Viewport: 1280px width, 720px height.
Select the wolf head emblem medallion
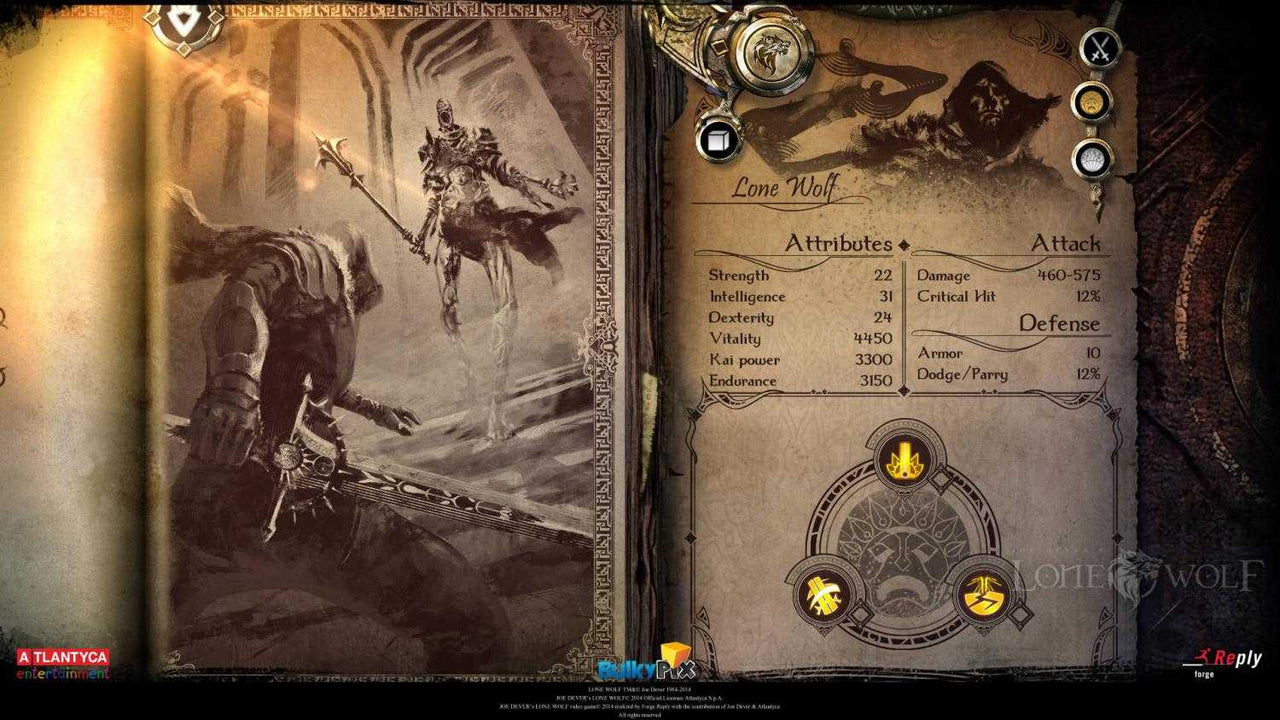click(770, 55)
